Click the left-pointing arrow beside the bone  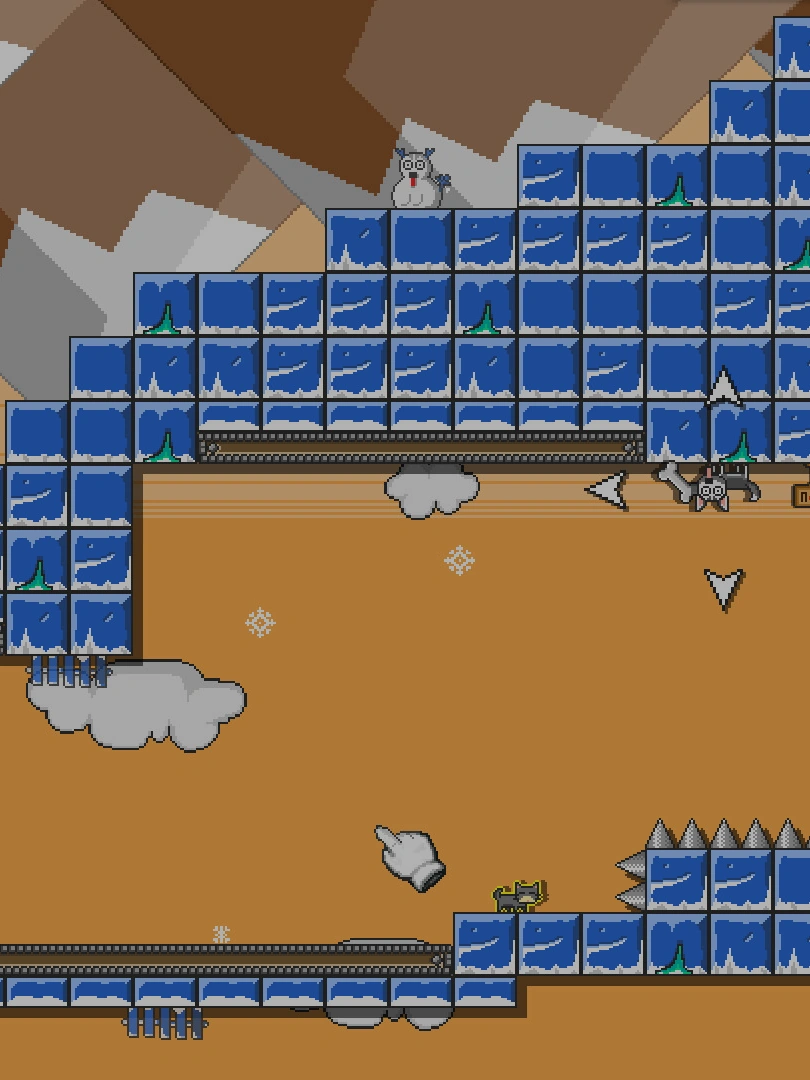point(608,490)
